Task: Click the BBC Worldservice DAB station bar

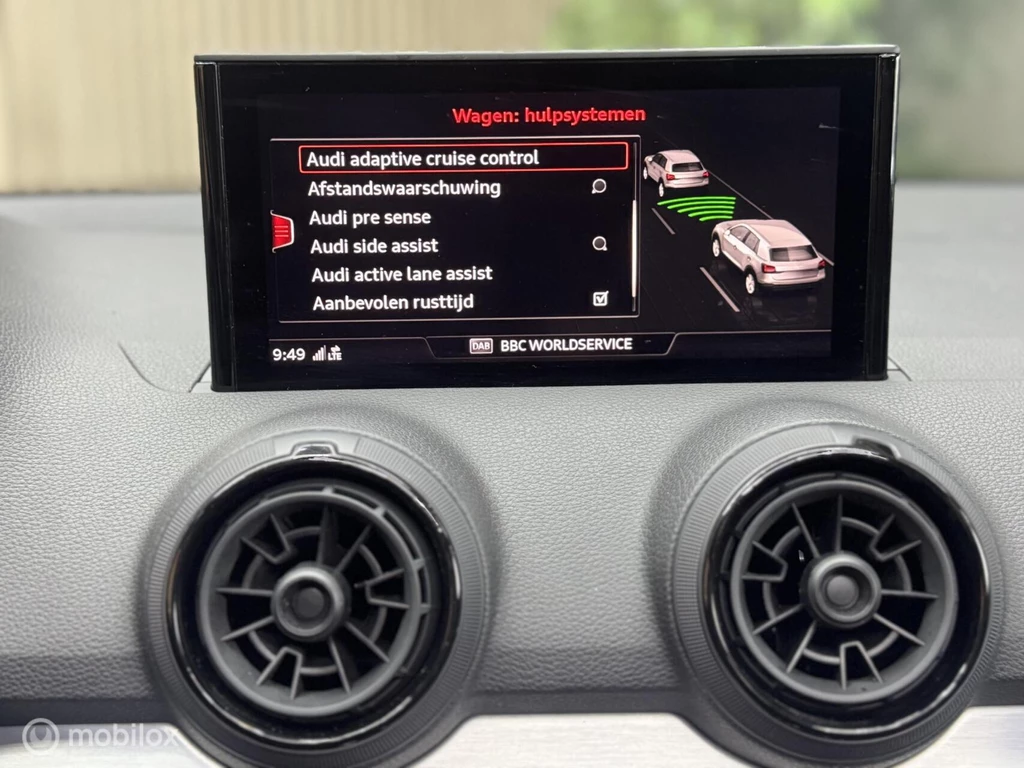Action: (552, 345)
